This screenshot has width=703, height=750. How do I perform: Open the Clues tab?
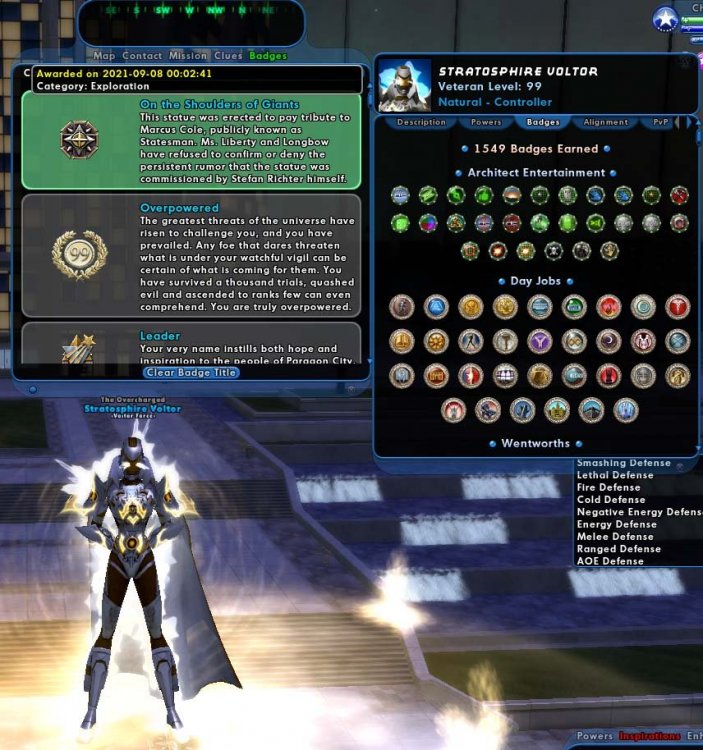228,56
